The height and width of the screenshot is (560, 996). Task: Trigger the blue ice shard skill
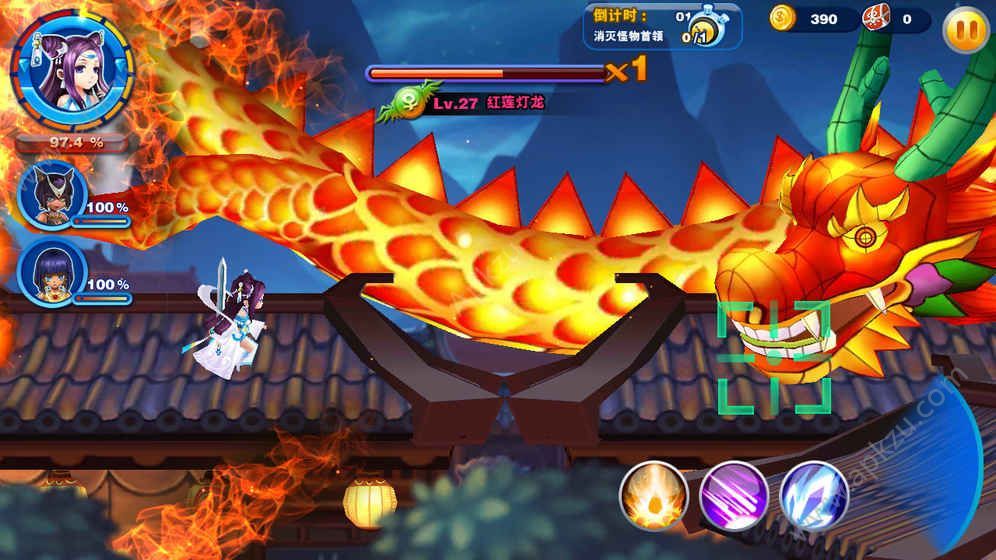click(813, 495)
